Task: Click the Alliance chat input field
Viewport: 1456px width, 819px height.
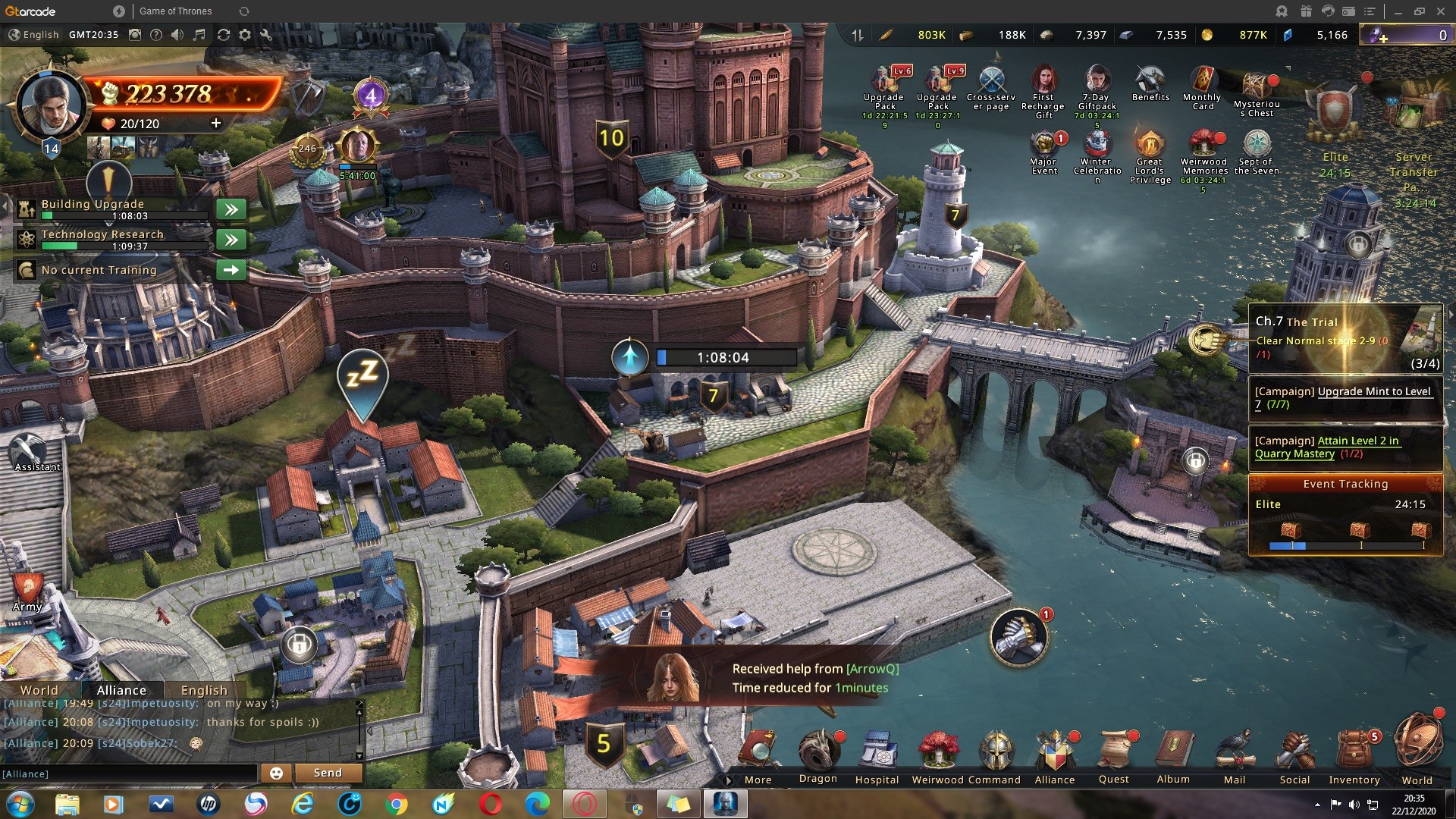Action: point(129,773)
